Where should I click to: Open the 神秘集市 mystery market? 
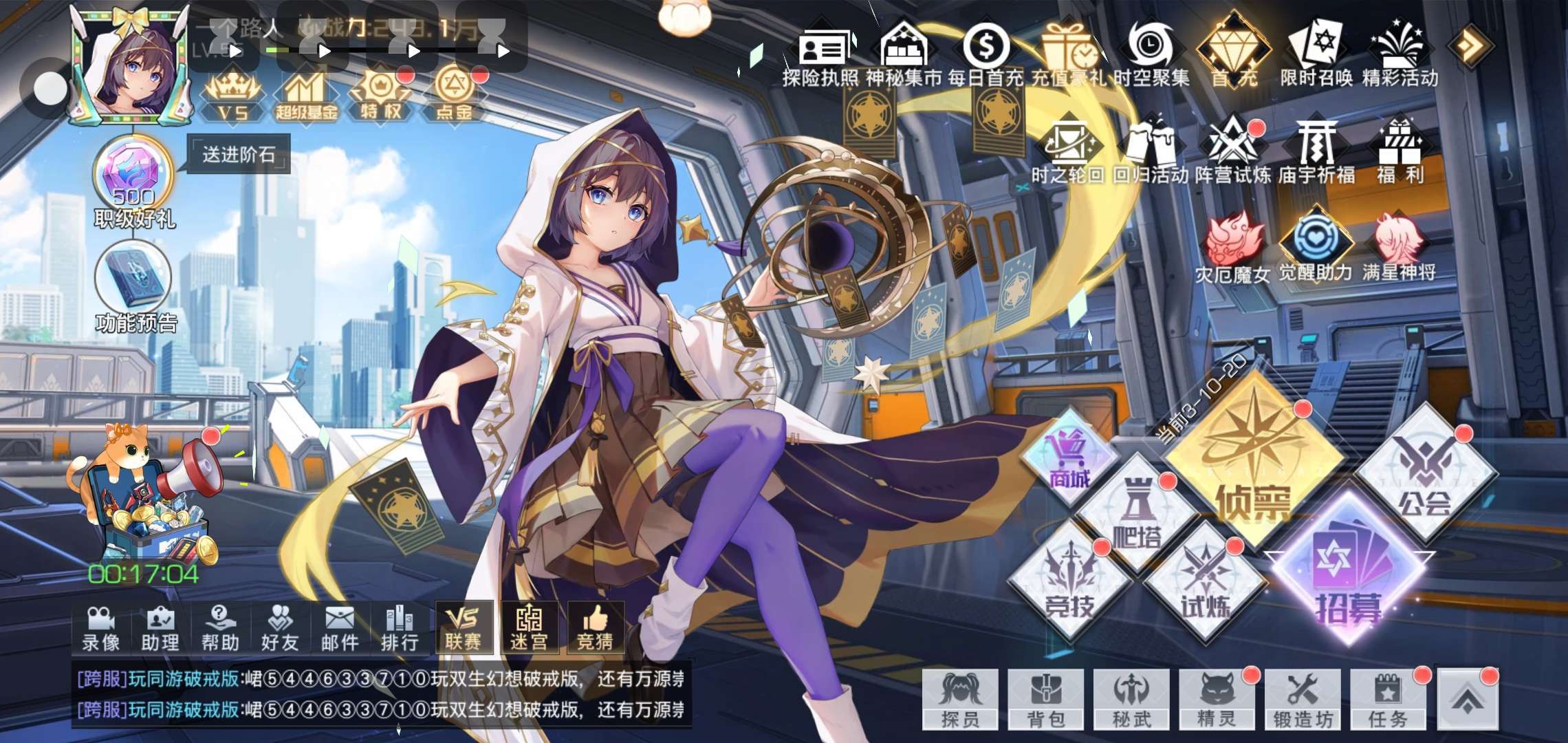904,55
